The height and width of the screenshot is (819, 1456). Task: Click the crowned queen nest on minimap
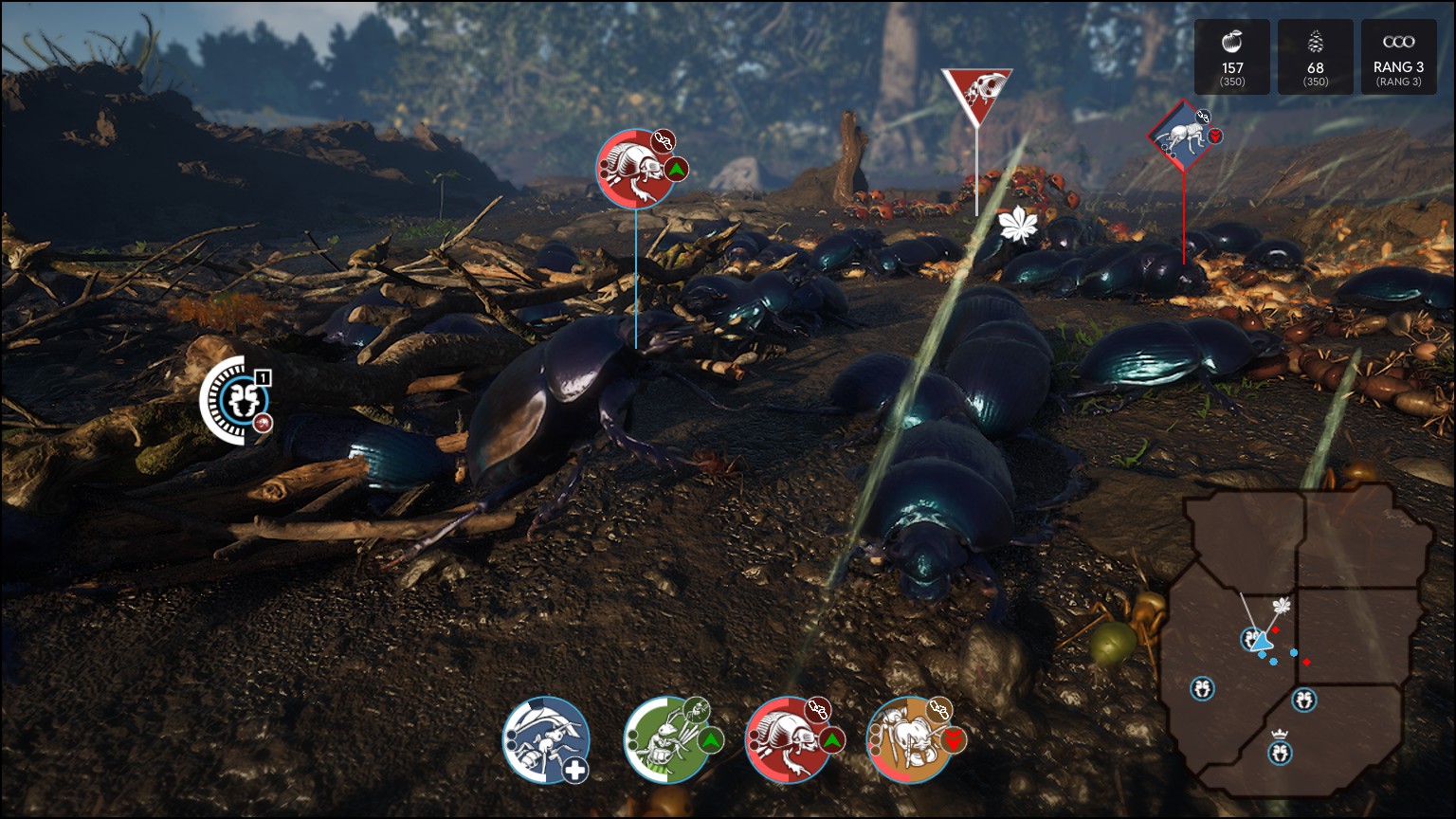(x=1281, y=752)
